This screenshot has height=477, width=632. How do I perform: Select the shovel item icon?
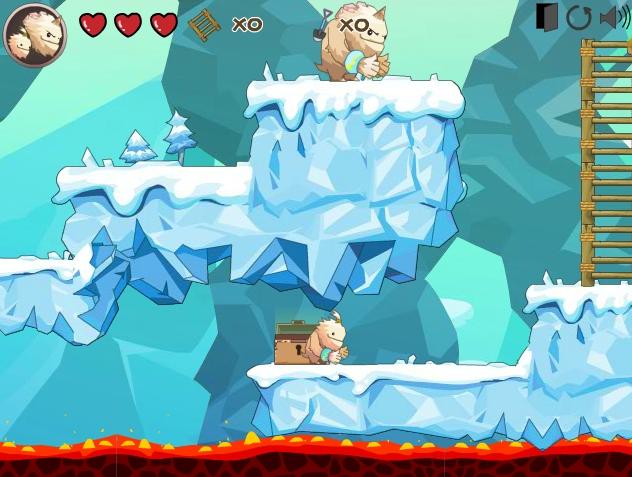[323, 24]
